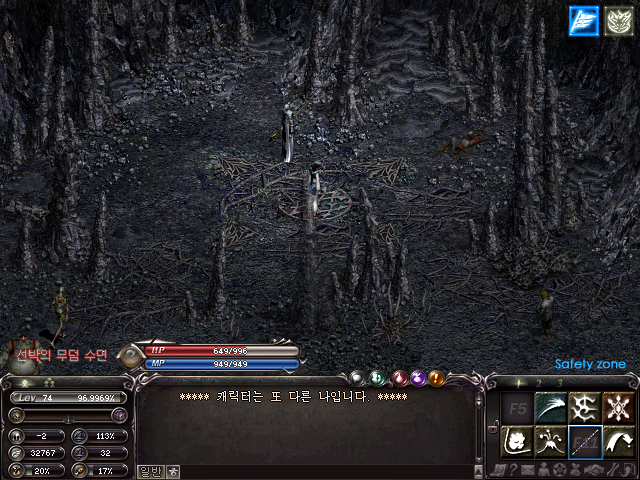Open the help question mark menu
Screen dimensions: 640x480
pyautogui.click(x=513, y=471)
